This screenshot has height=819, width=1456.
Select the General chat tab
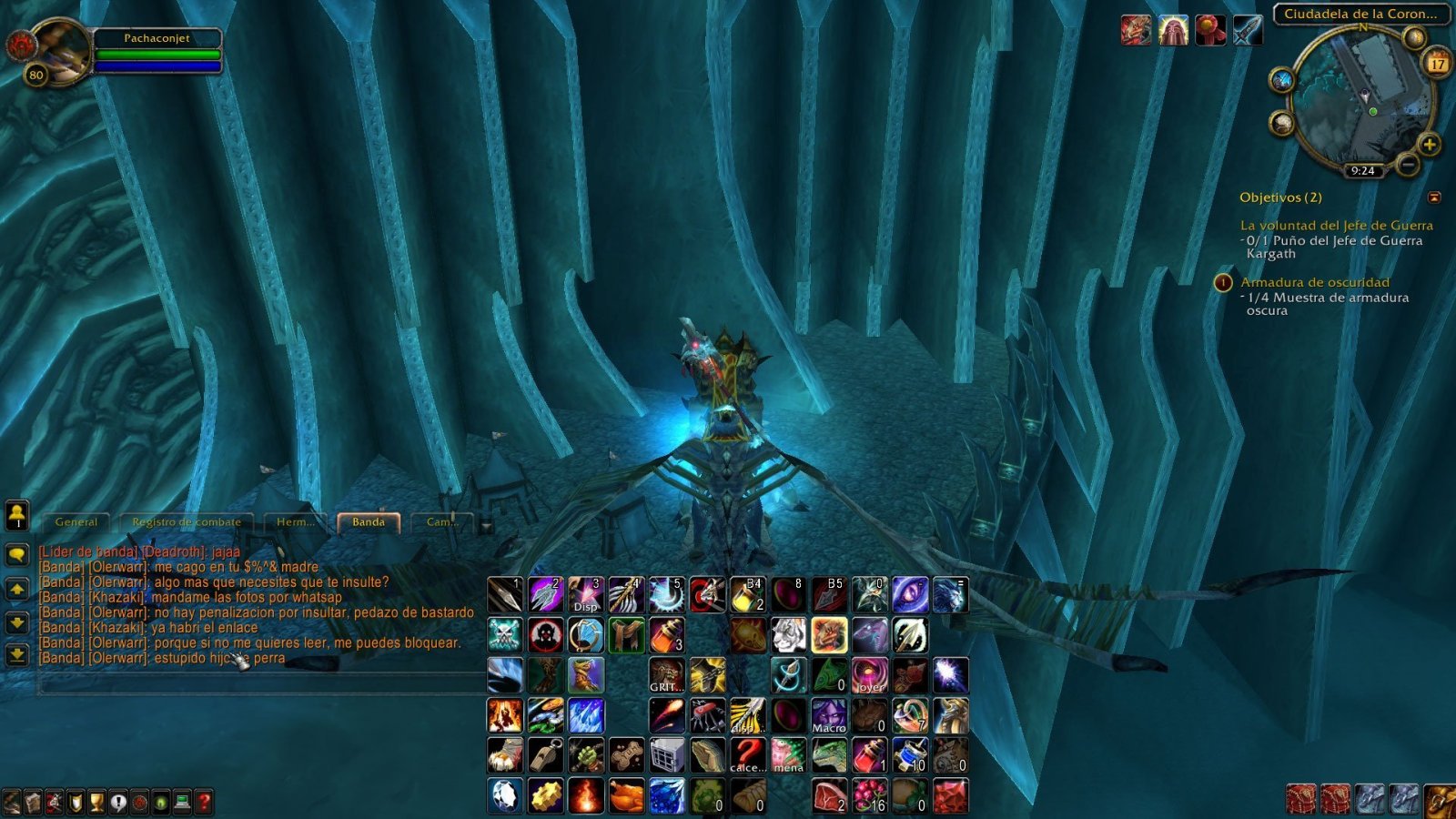point(76,522)
